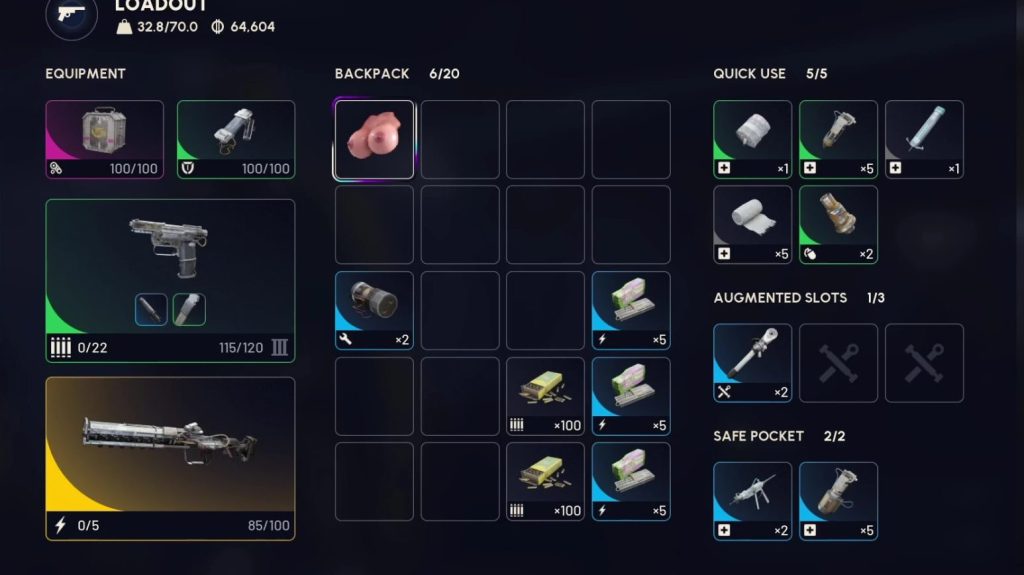Pick the safe pocket item with x5 count
1024x575 pixels.
(x=838, y=500)
